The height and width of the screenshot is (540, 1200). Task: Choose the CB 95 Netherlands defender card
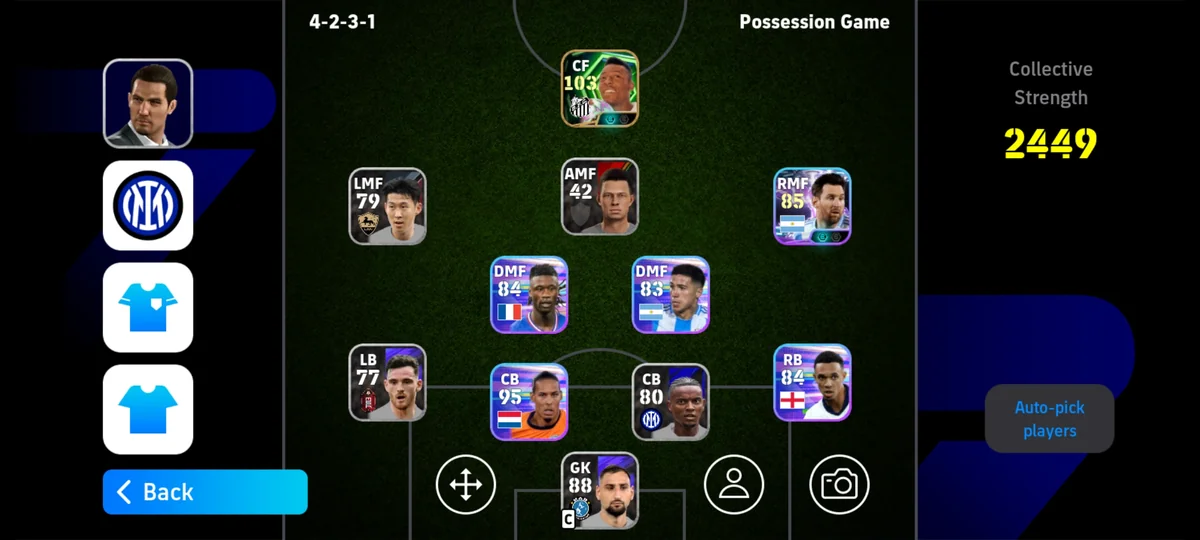(x=529, y=402)
